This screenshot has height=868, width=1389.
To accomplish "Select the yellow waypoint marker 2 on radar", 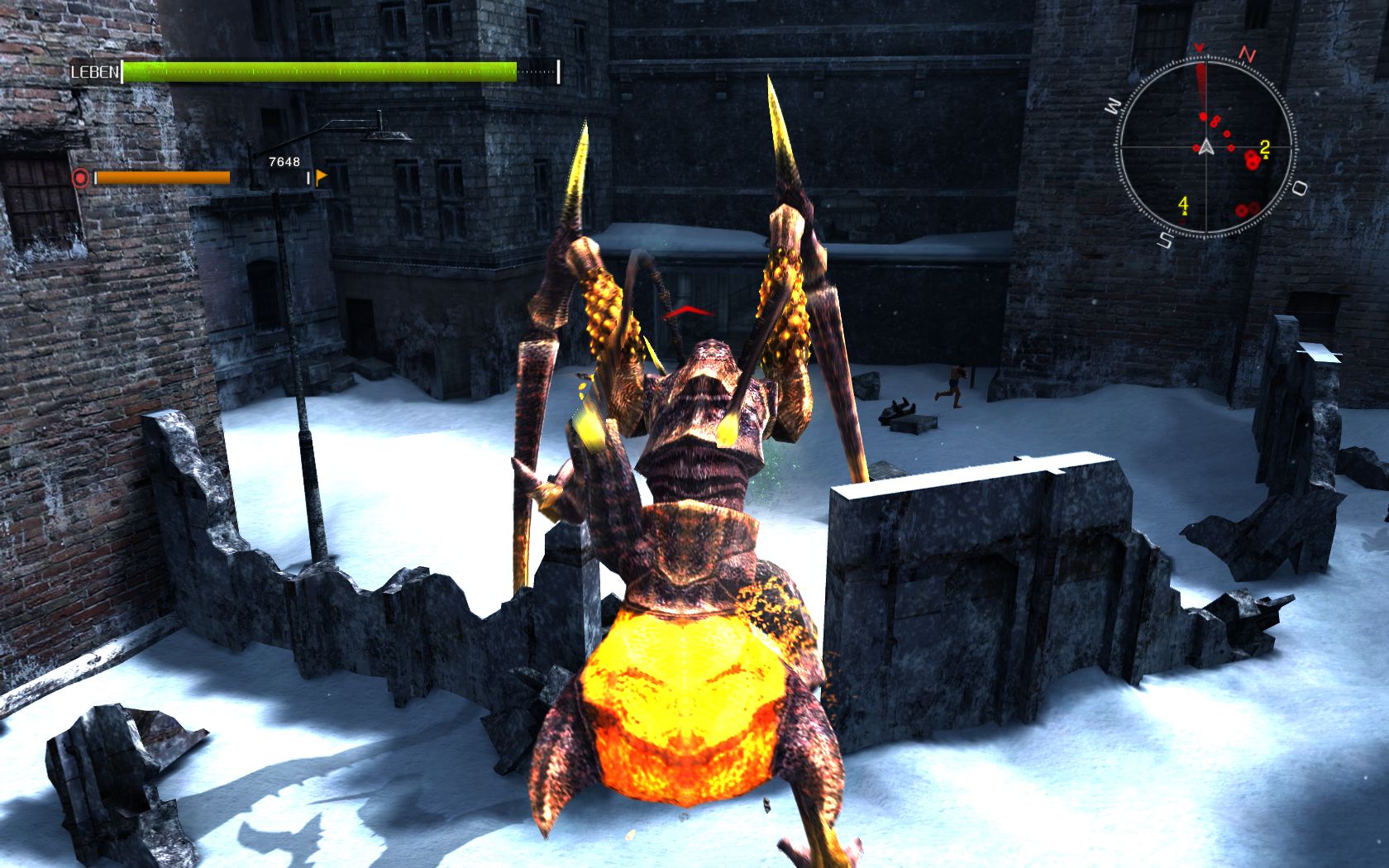I will coord(1264,147).
